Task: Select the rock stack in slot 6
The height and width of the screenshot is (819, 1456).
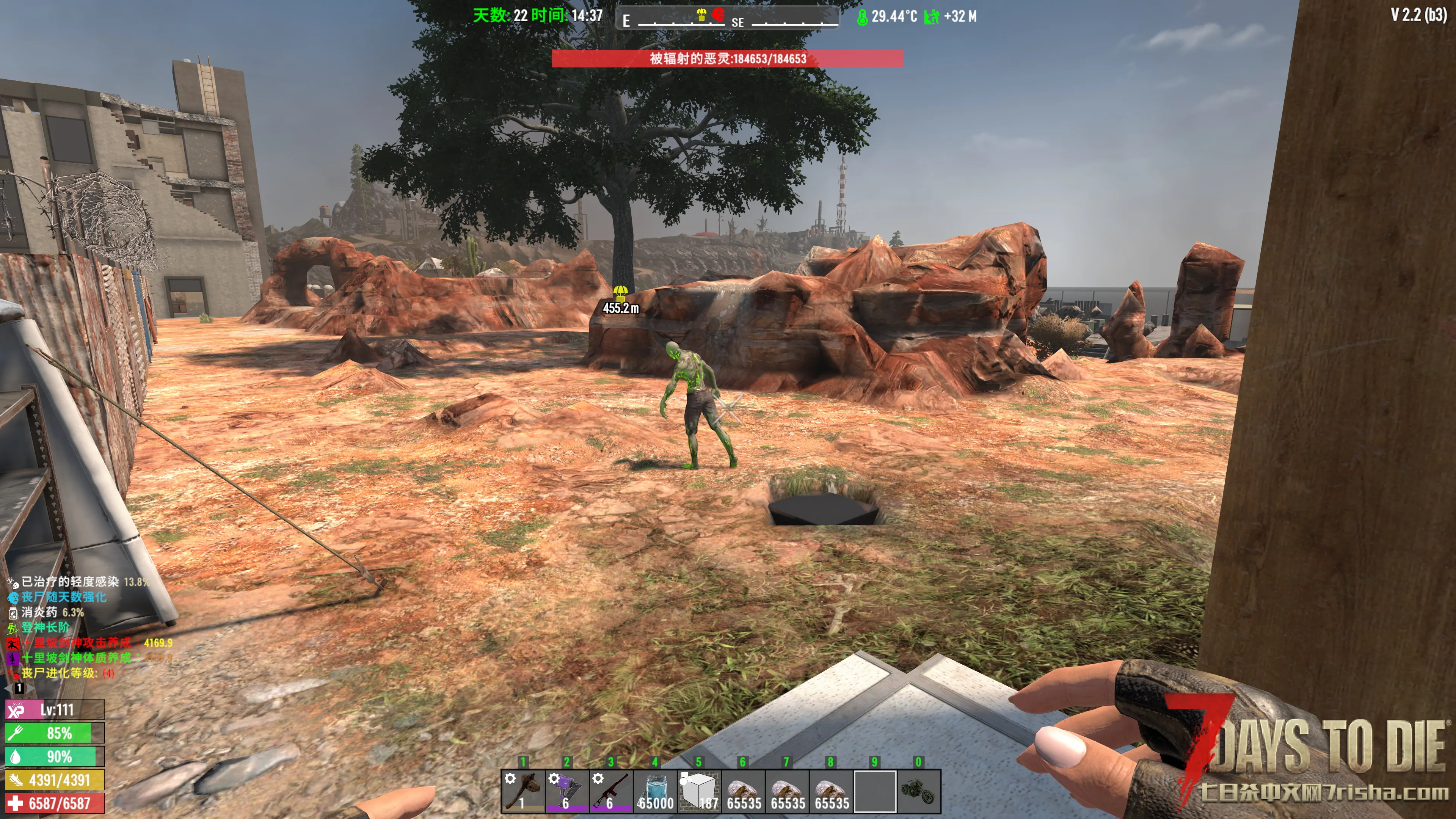Action: 743,791
